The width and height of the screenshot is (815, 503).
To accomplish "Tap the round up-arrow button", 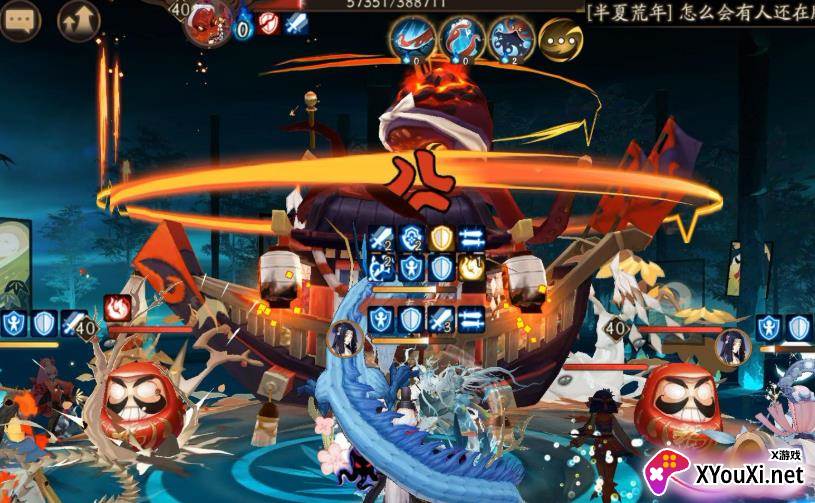I will tap(79, 21).
